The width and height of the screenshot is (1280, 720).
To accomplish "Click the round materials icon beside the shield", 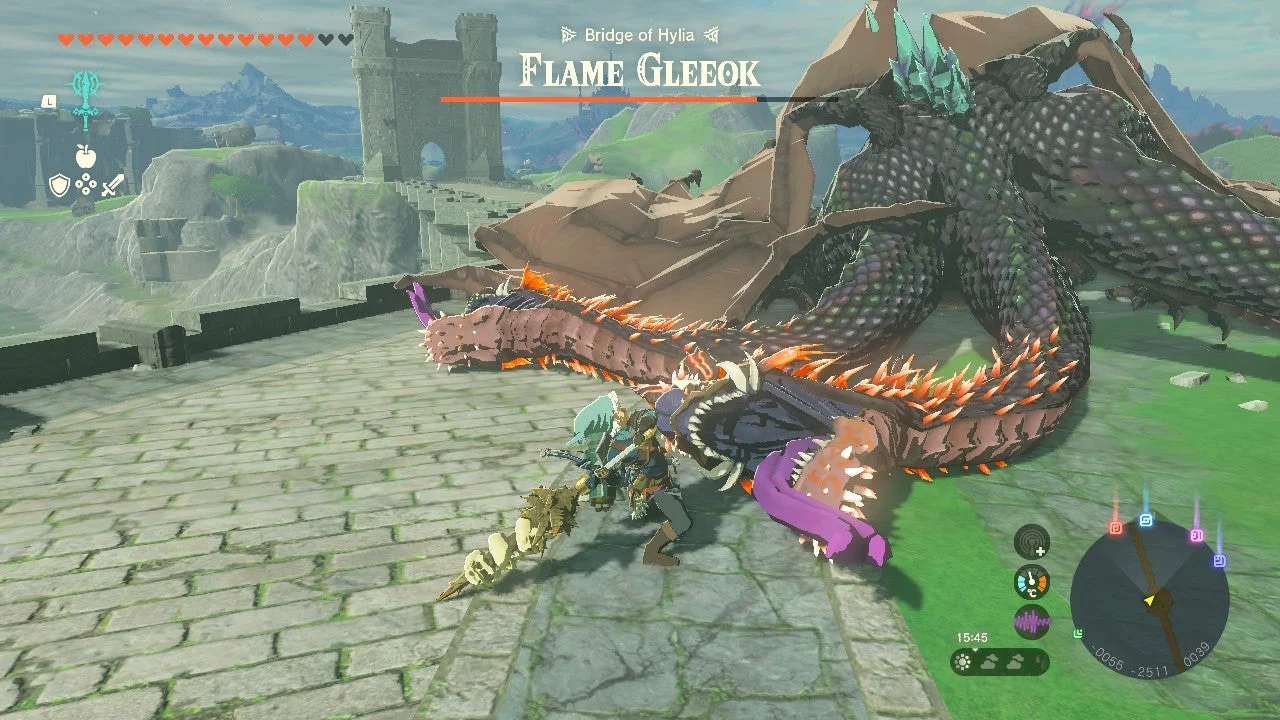I will point(86,184).
